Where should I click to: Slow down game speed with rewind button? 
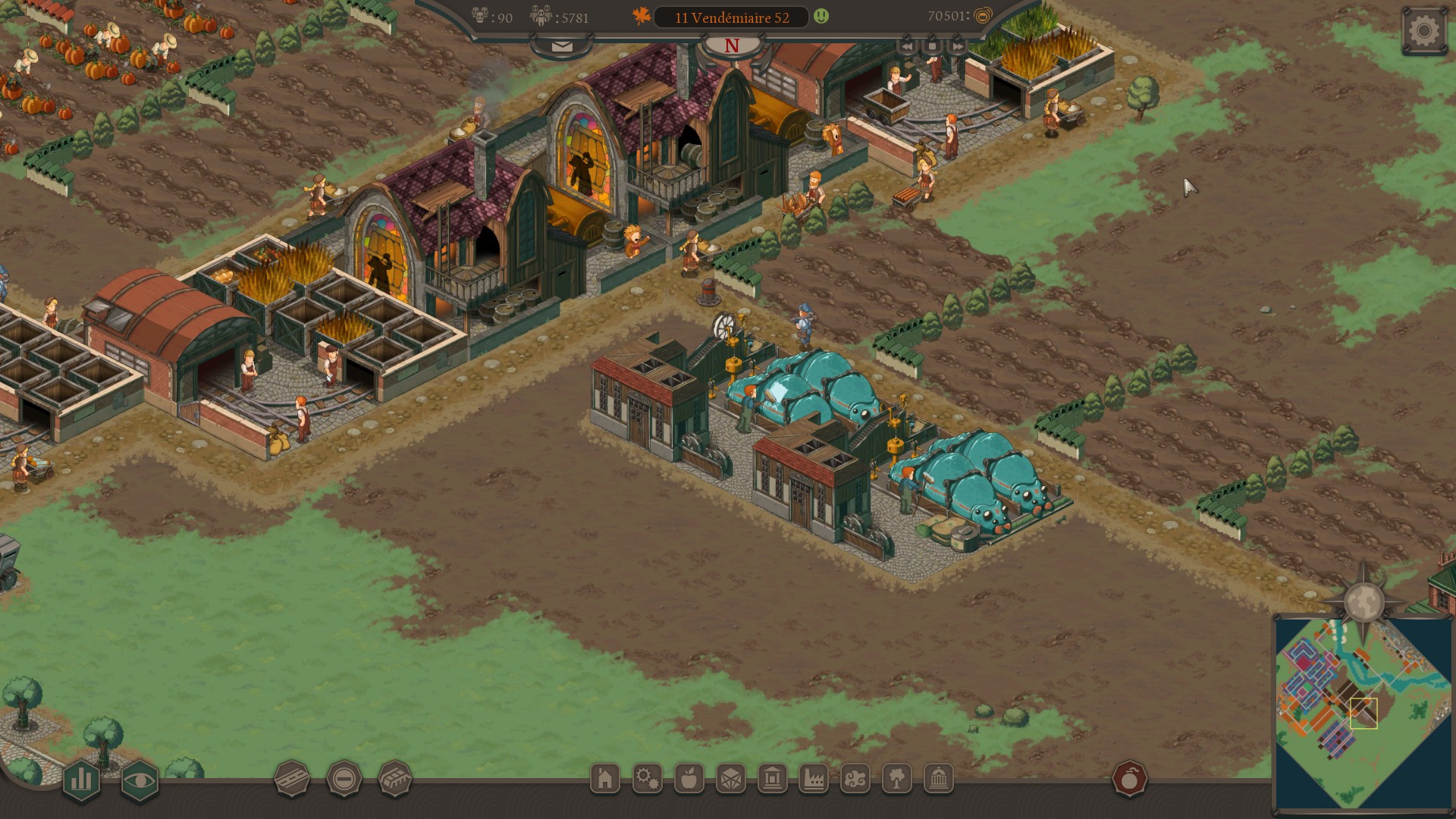click(907, 46)
